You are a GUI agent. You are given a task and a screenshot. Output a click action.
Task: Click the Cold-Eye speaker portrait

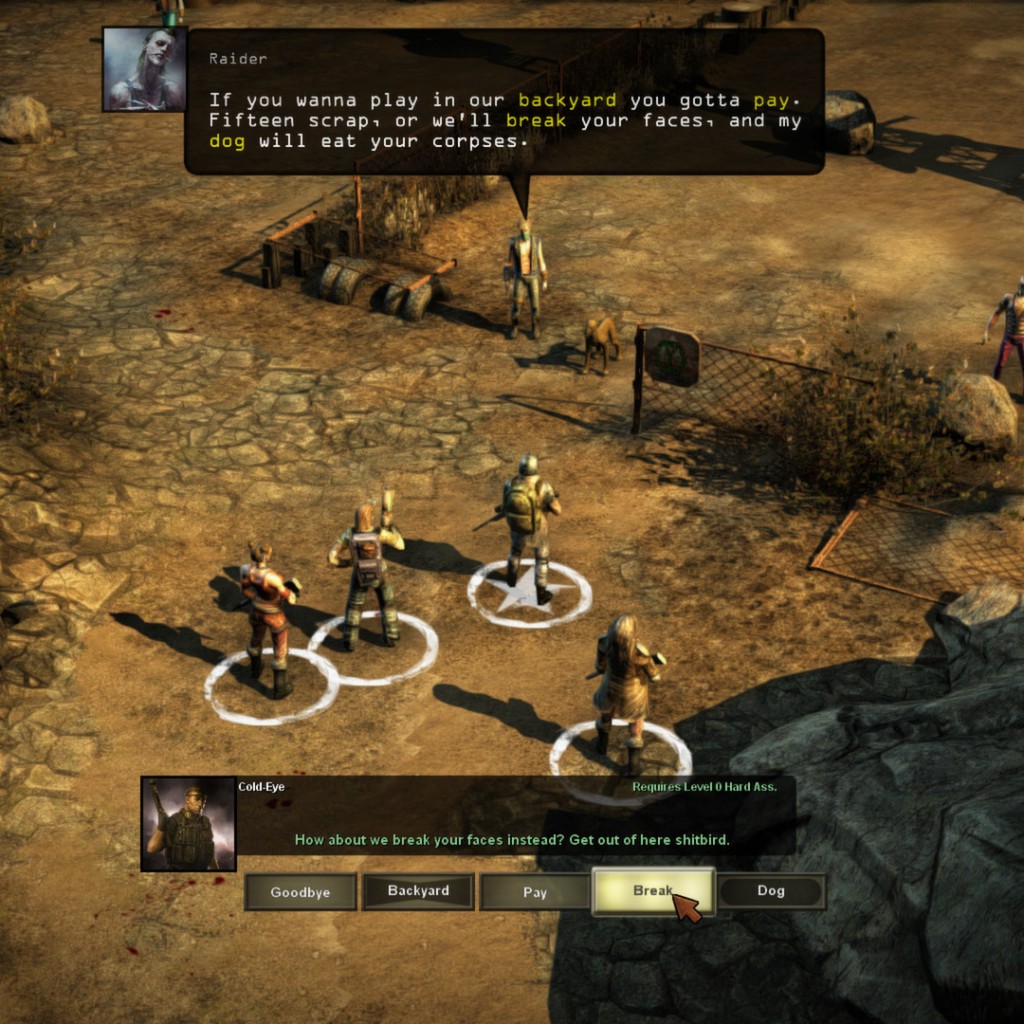(x=189, y=824)
